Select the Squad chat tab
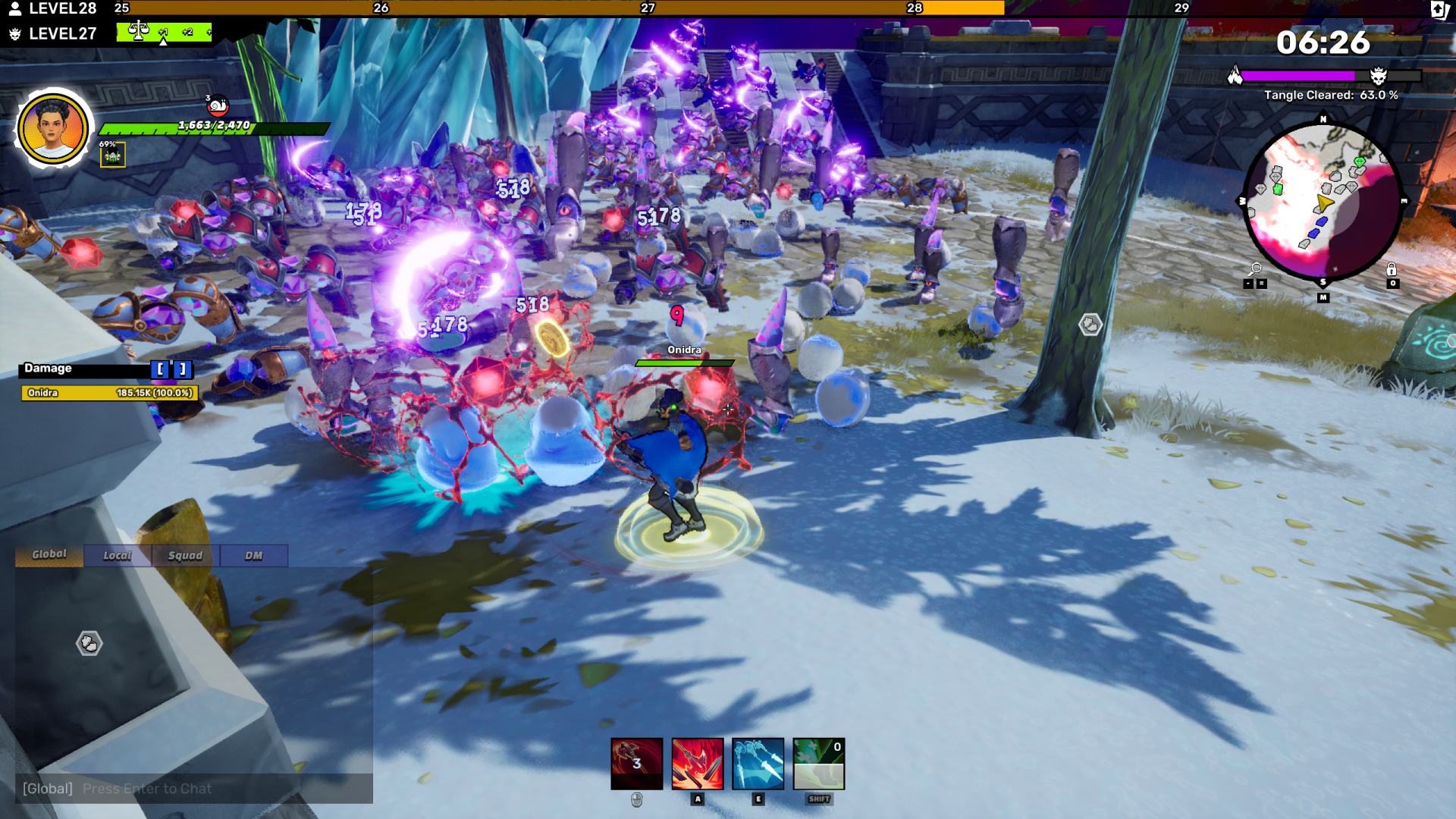 click(x=186, y=556)
